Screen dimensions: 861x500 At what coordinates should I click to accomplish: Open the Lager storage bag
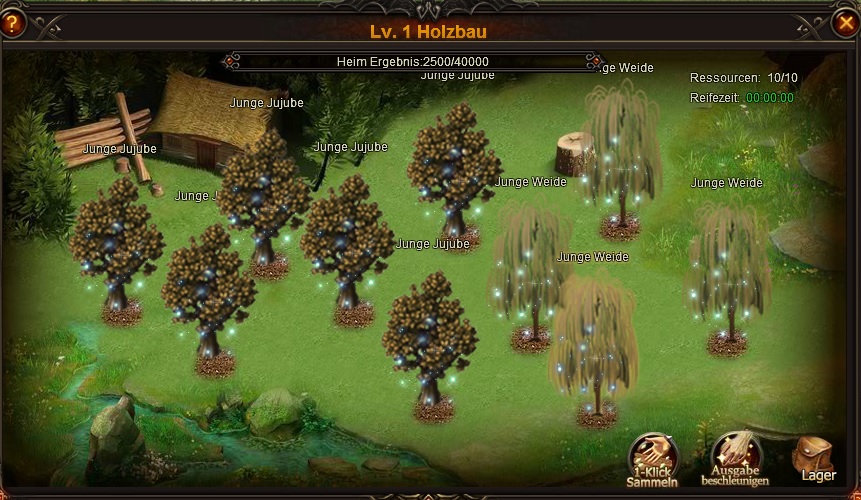815,458
